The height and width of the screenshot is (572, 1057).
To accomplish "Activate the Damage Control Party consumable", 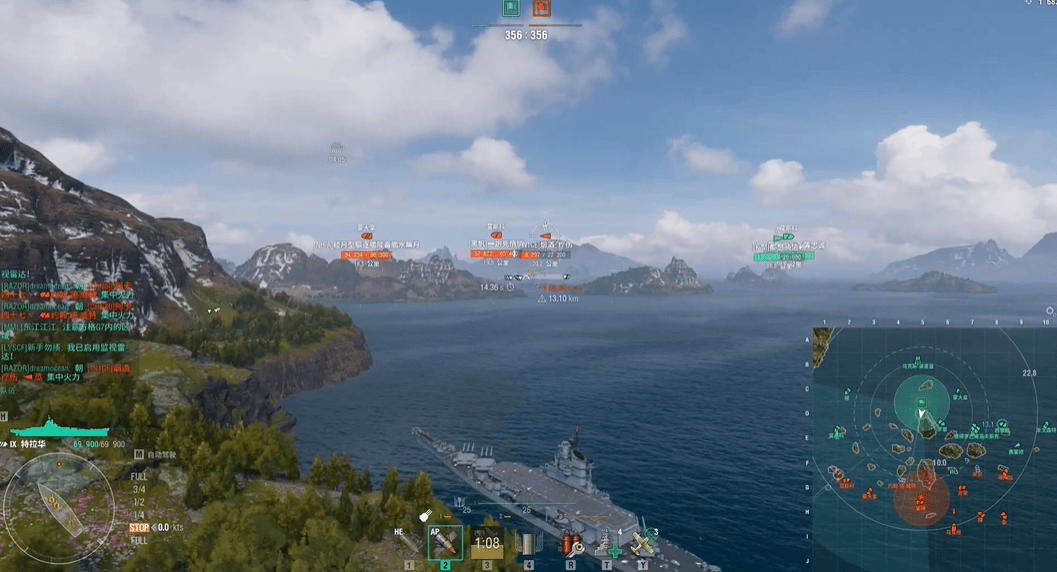I will [x=571, y=544].
